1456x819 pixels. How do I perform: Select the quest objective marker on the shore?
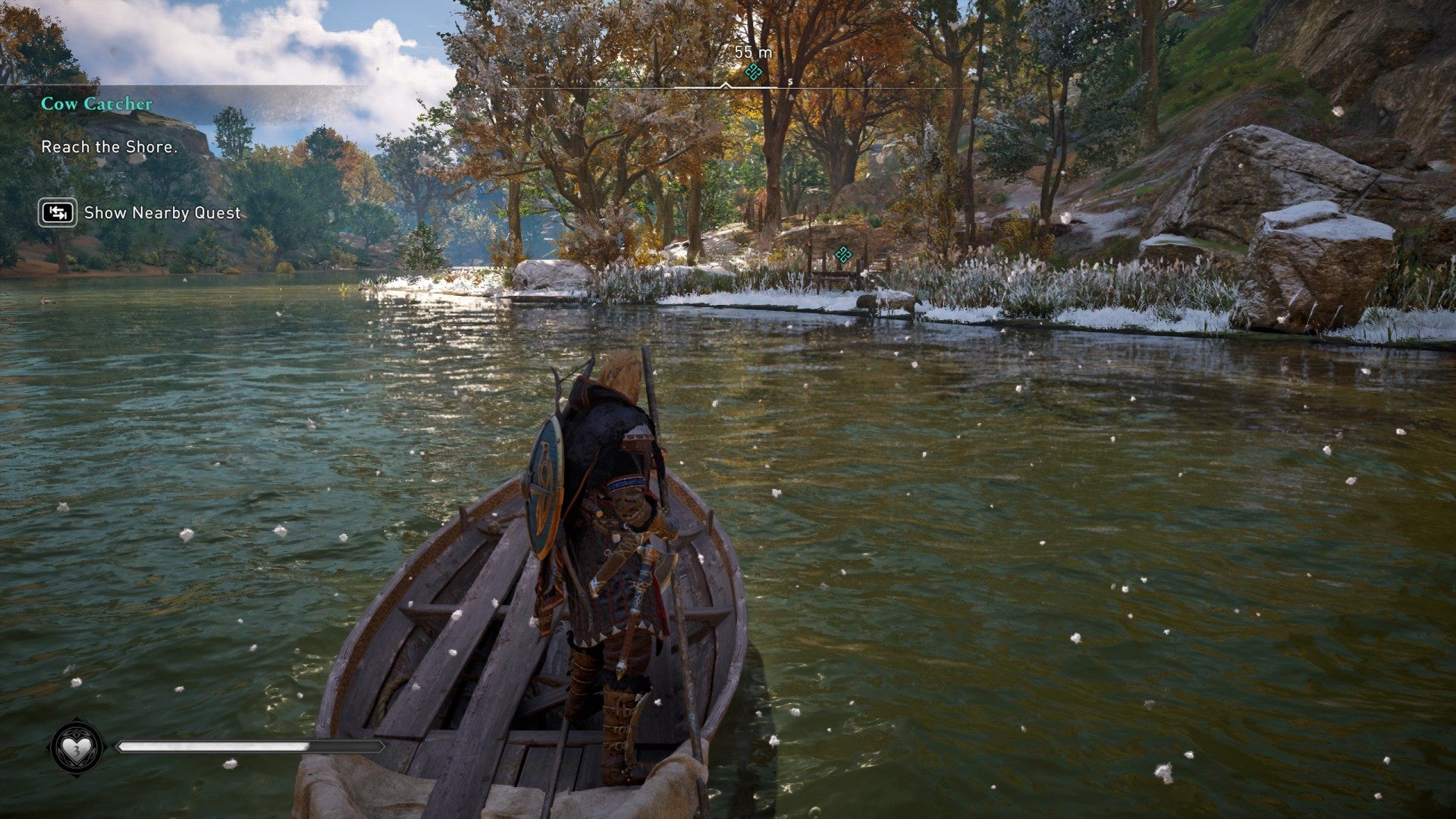[843, 255]
